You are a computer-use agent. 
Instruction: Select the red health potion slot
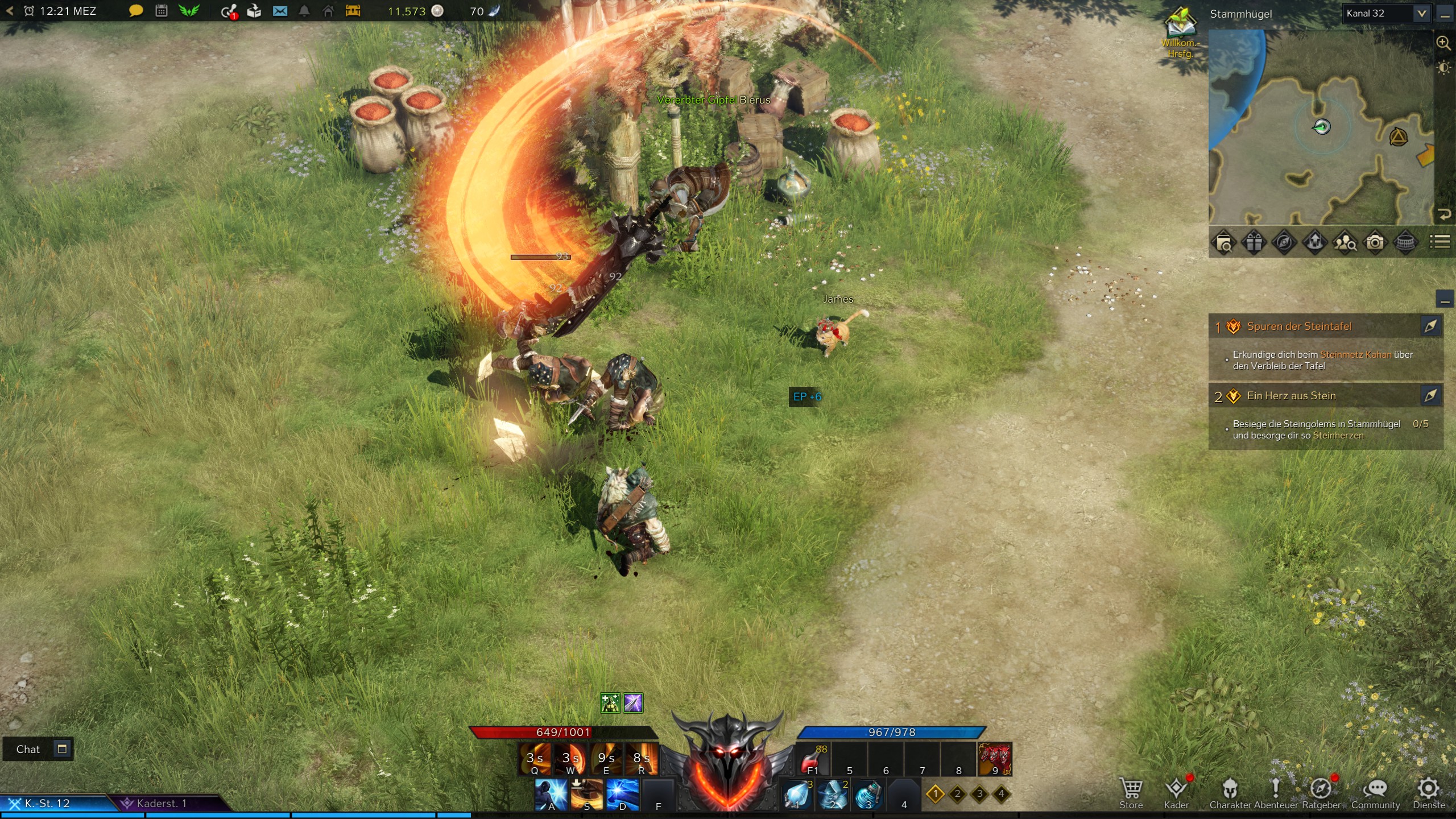coord(812,759)
